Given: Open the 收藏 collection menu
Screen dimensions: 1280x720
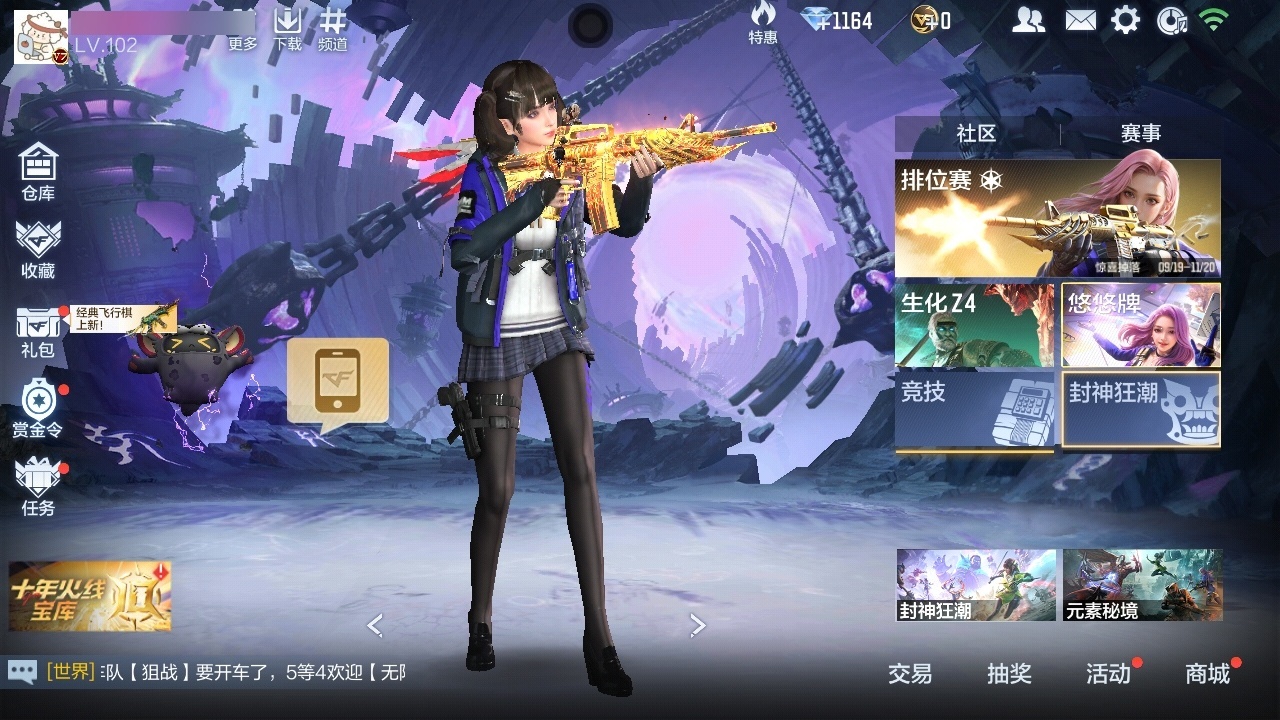Looking at the screenshot, I should point(38,249).
